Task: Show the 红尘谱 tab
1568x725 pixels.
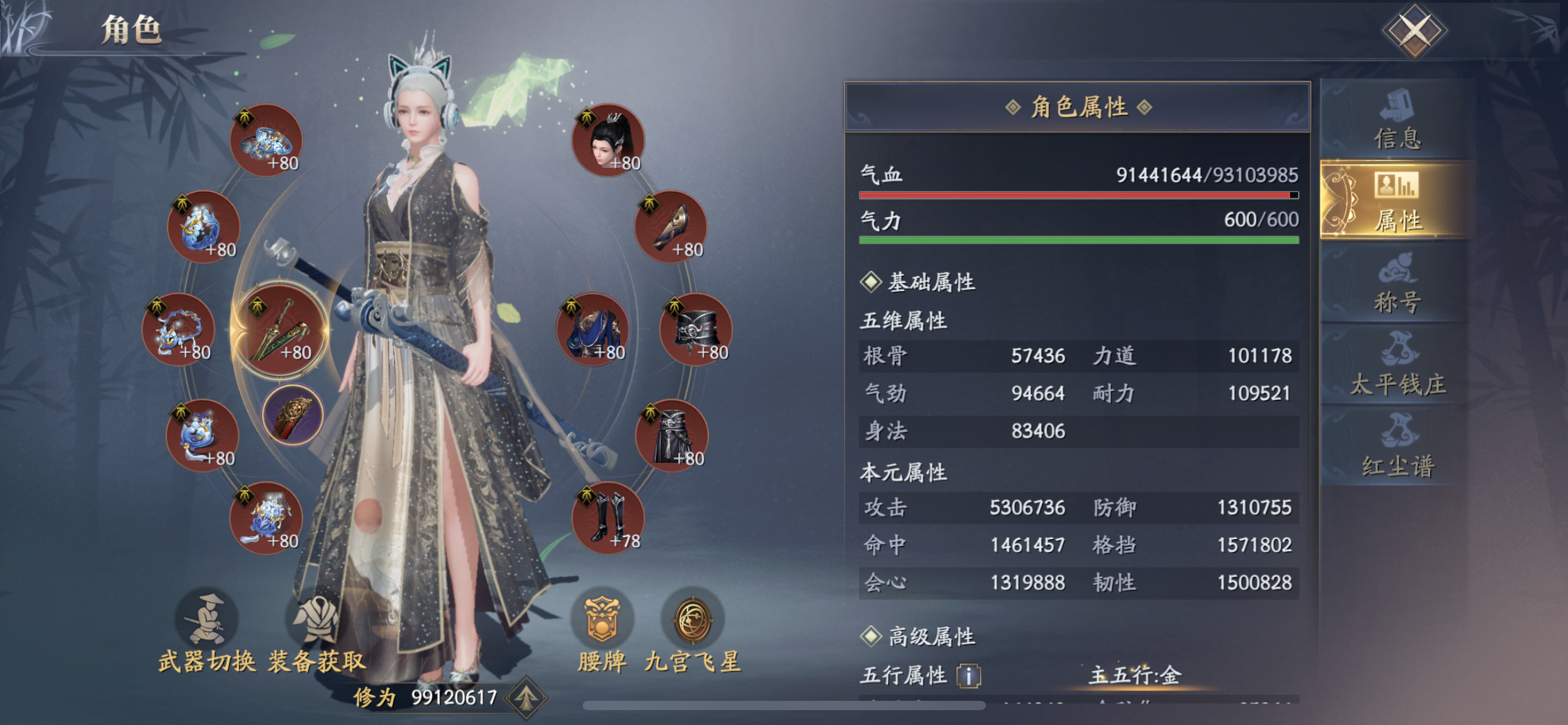Action: [x=1397, y=446]
